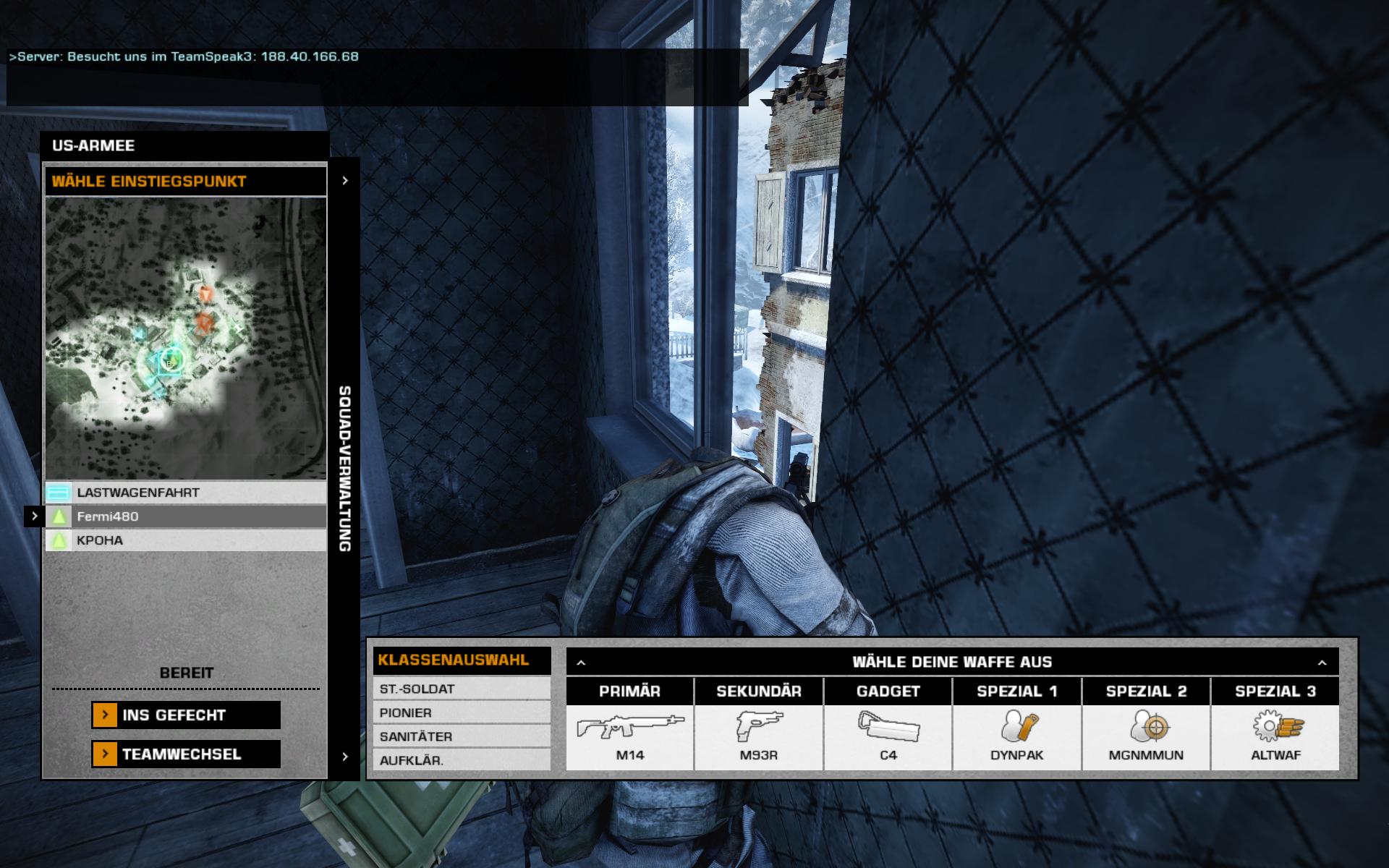This screenshot has width=1389, height=868.
Task: Click the WÄHLE EINSTIEGSPUNKT header
Action: (x=186, y=182)
